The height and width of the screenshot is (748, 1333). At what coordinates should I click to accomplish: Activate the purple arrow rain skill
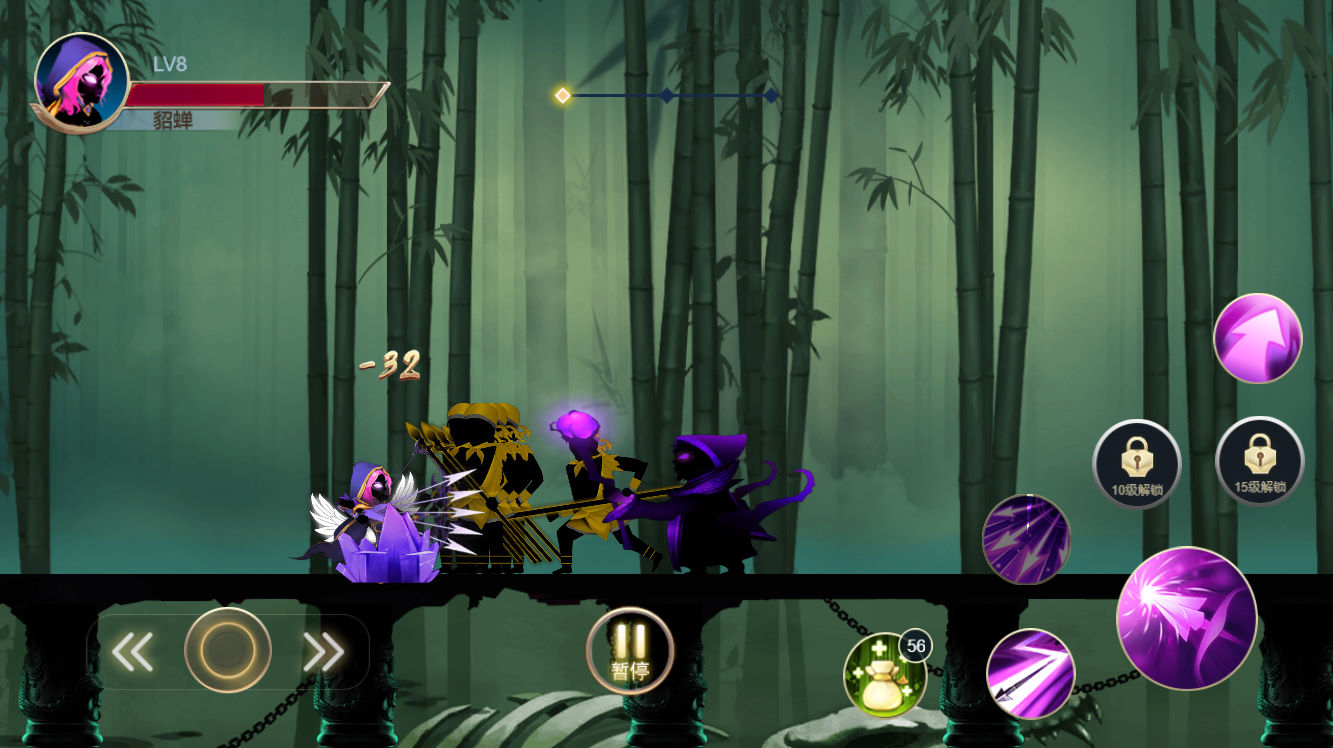(x=1026, y=539)
